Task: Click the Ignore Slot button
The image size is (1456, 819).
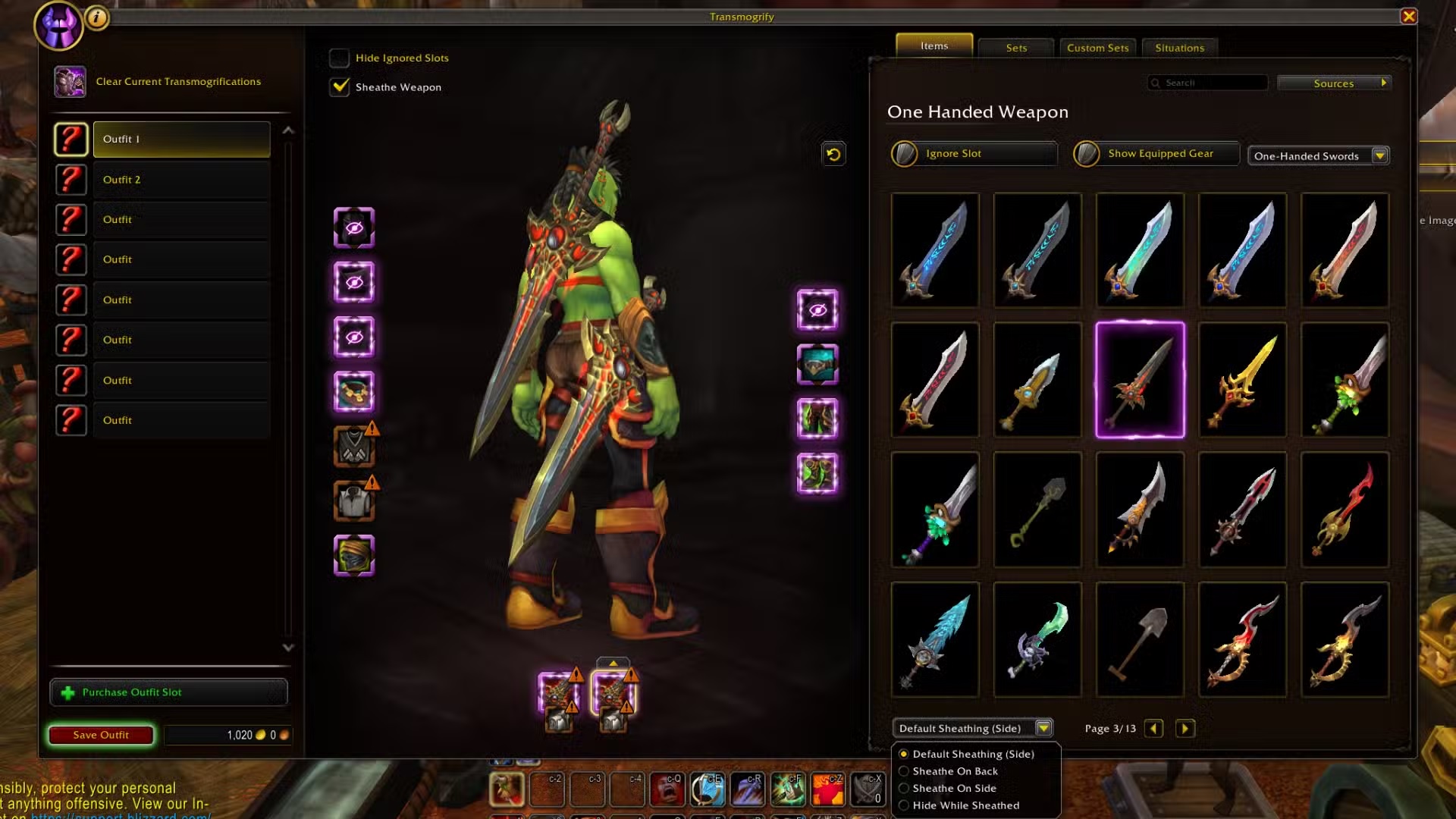Action: point(974,154)
